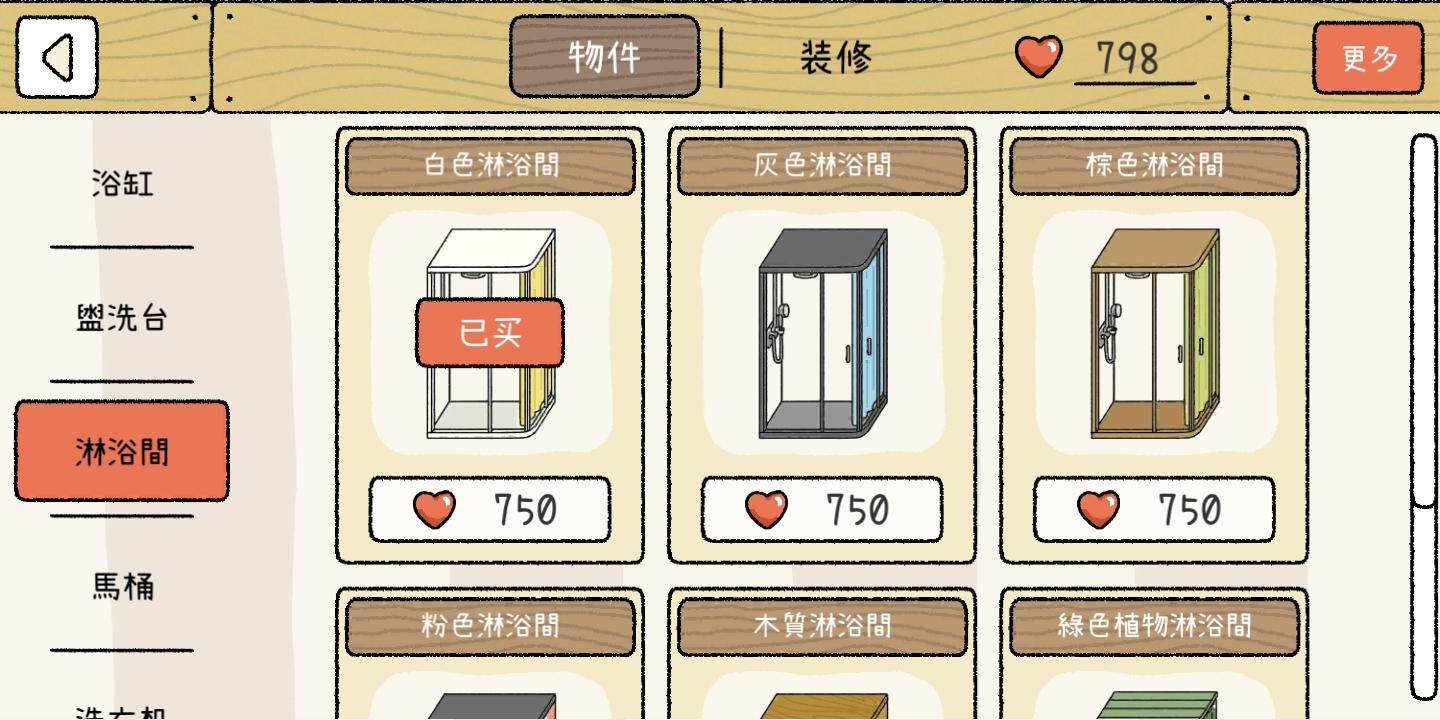Click the 已买 label on the white shower
Screen dimensions: 1440x720
[490, 333]
